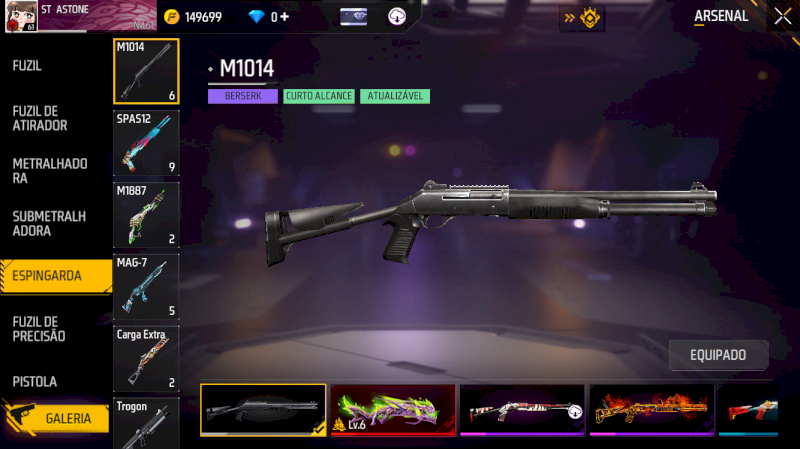Image resolution: width=800 pixels, height=449 pixels.
Task: Select the Trogon weapon tile
Action: (x=146, y=424)
